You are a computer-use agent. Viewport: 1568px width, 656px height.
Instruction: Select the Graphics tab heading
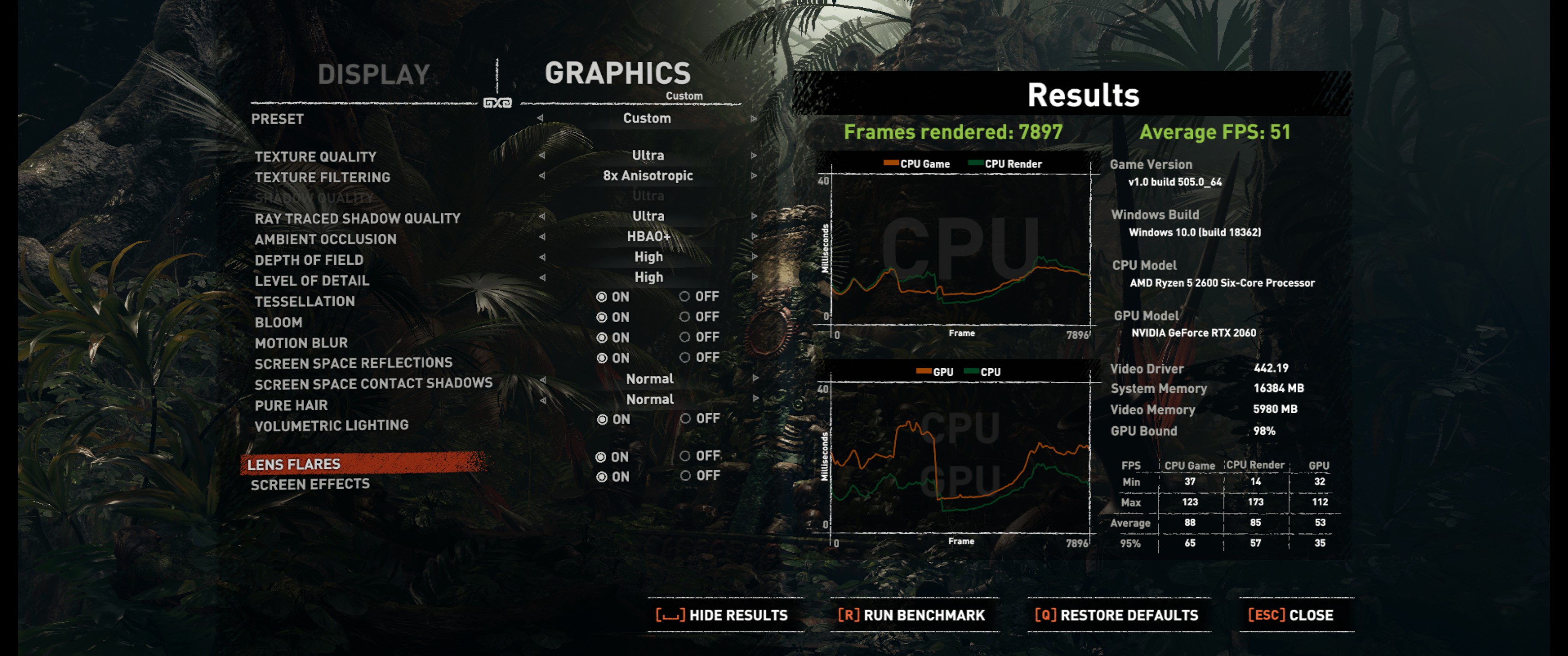(x=617, y=74)
